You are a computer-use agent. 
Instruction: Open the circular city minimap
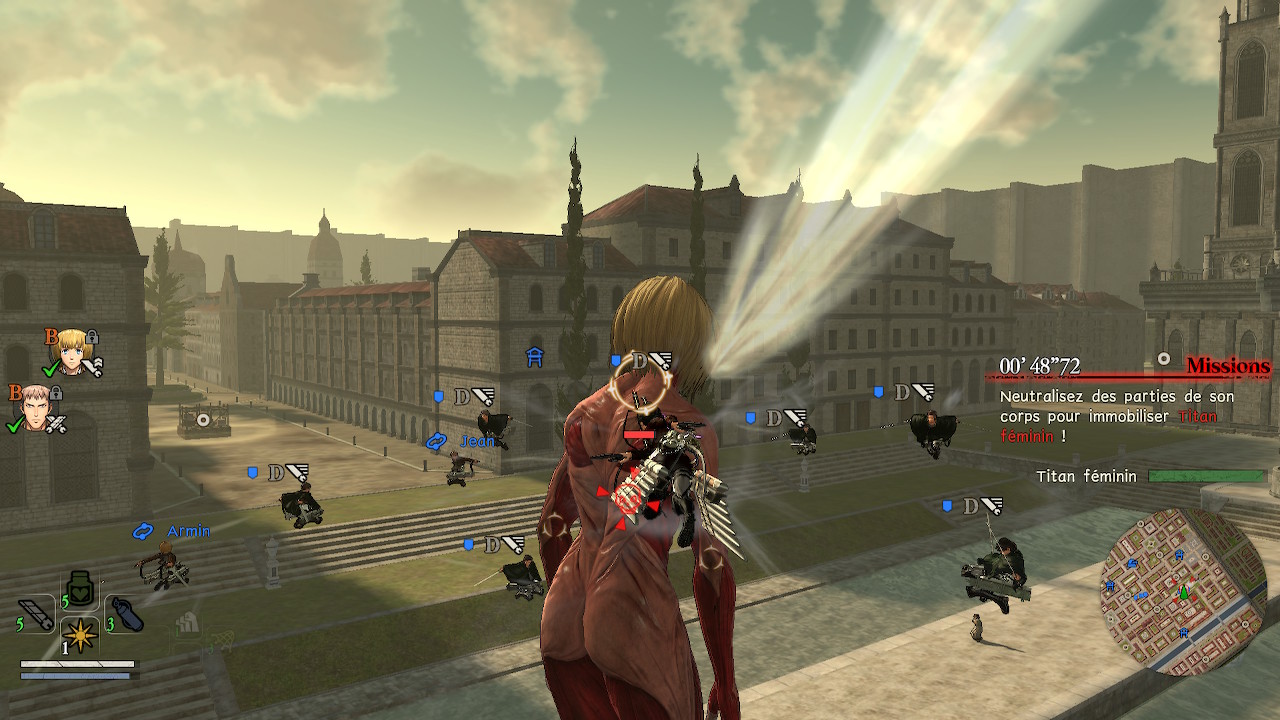coord(1182,590)
